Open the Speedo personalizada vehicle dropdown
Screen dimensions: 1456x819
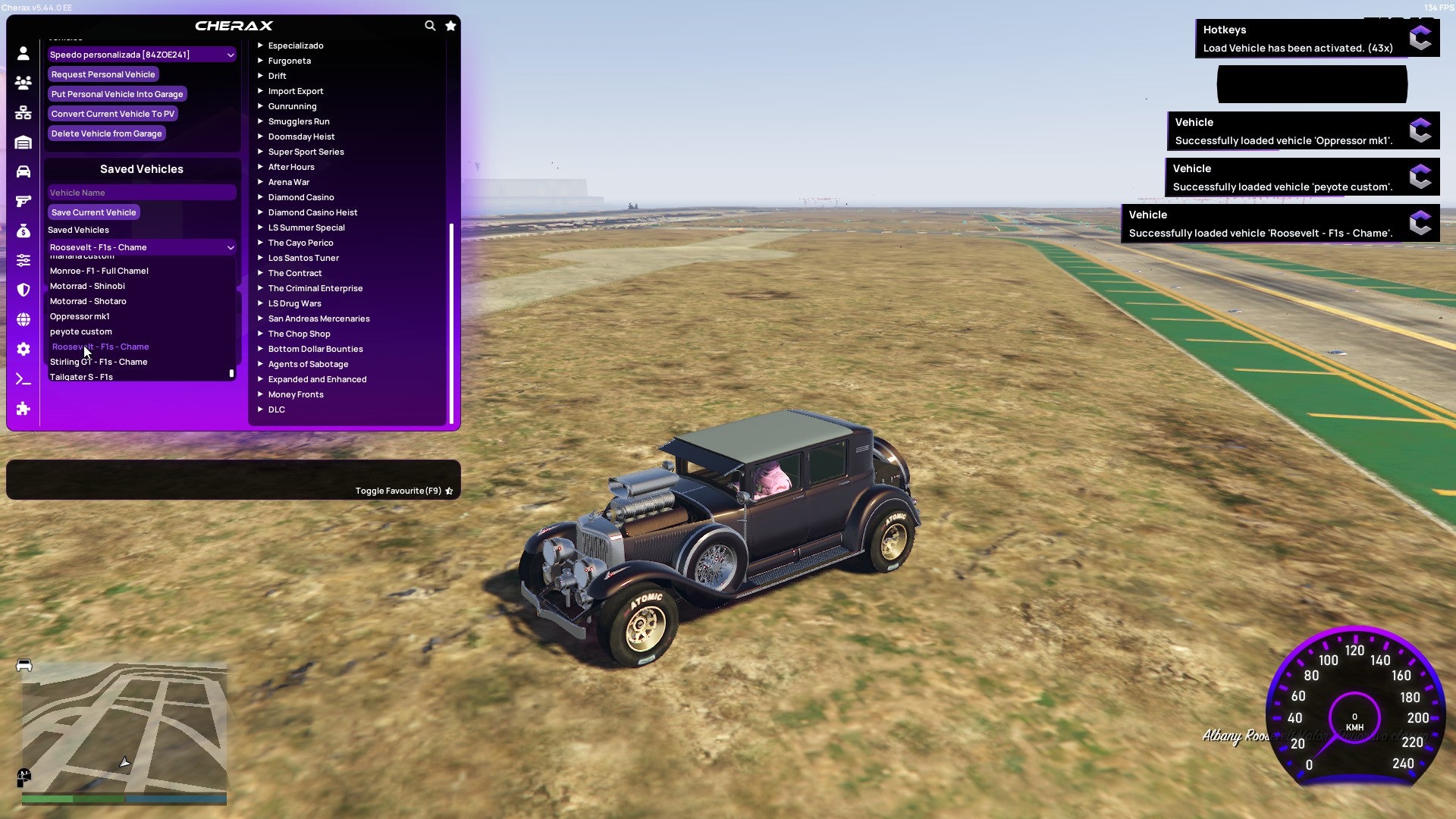141,55
